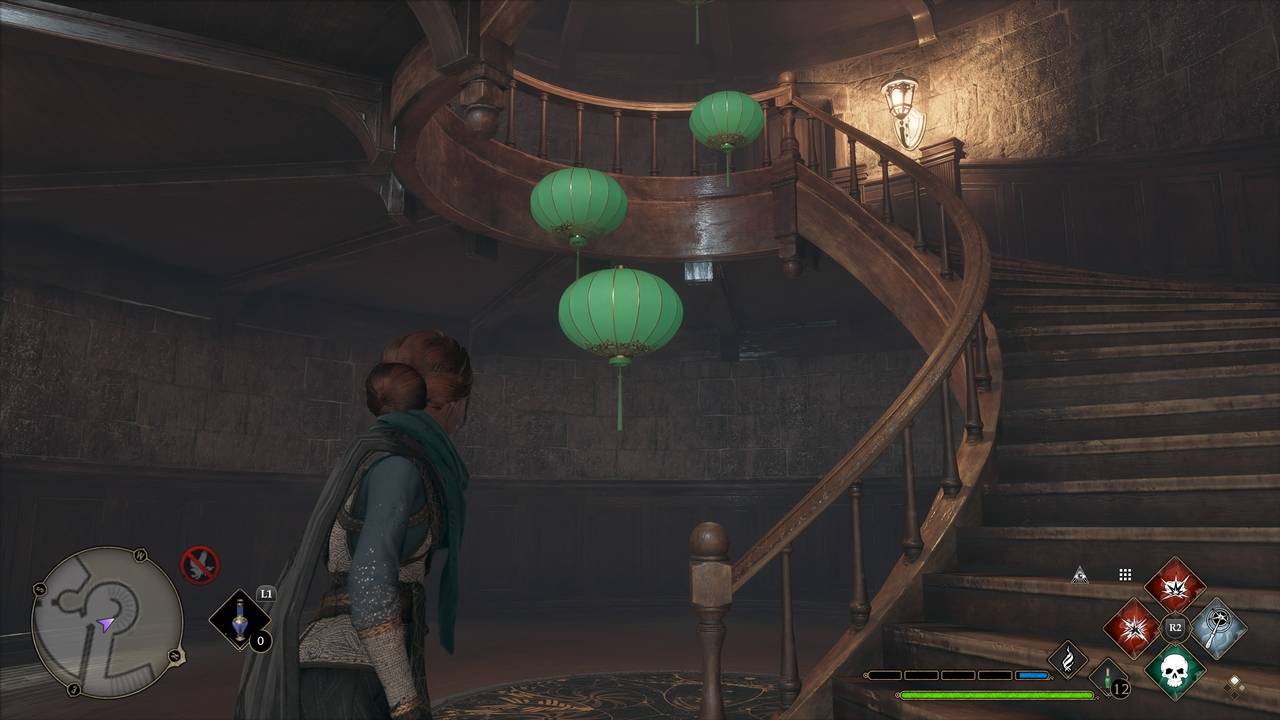Trigger the white flame ancient magic icon

[x=1067, y=659]
